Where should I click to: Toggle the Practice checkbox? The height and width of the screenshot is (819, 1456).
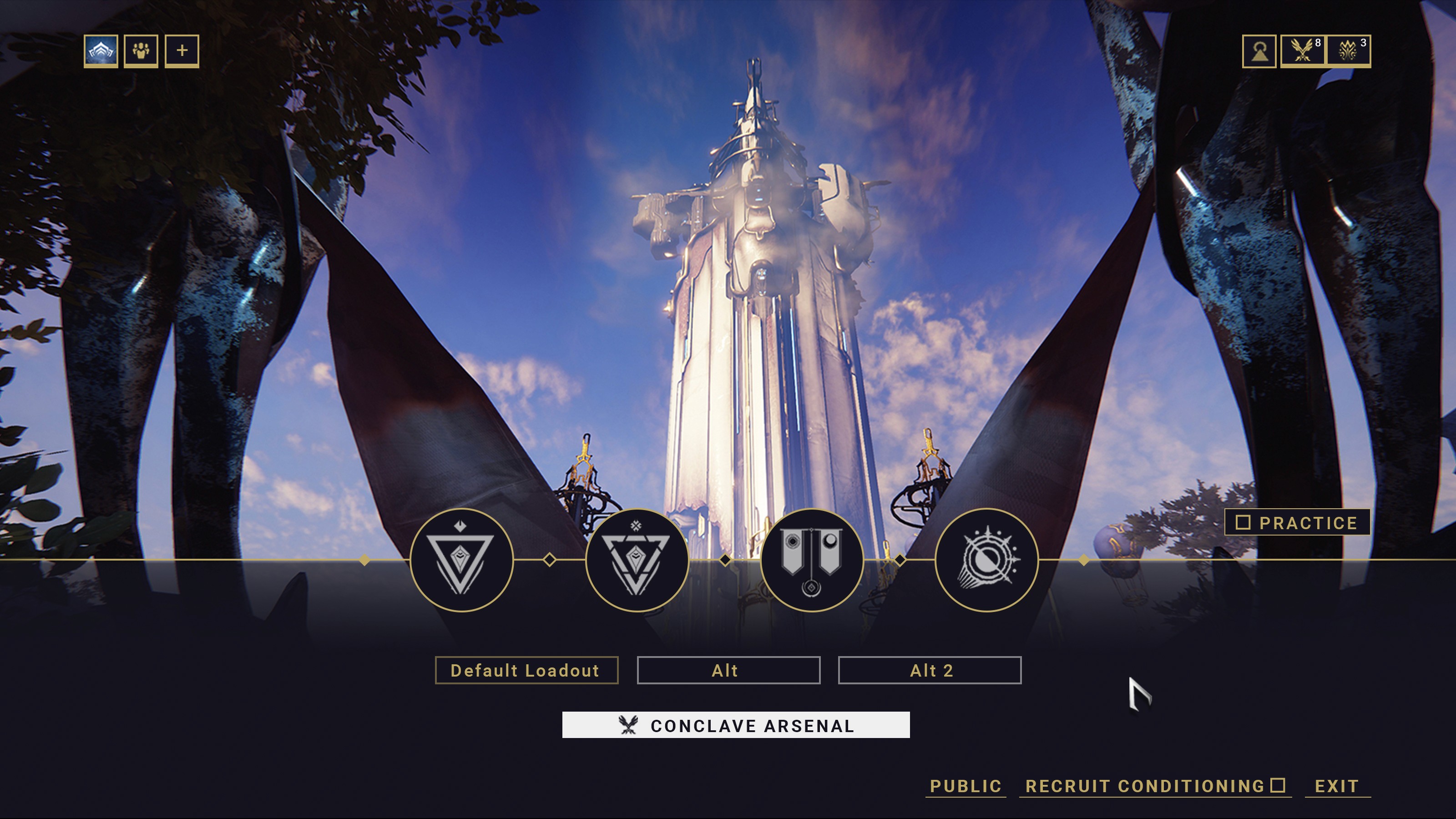(x=1243, y=522)
